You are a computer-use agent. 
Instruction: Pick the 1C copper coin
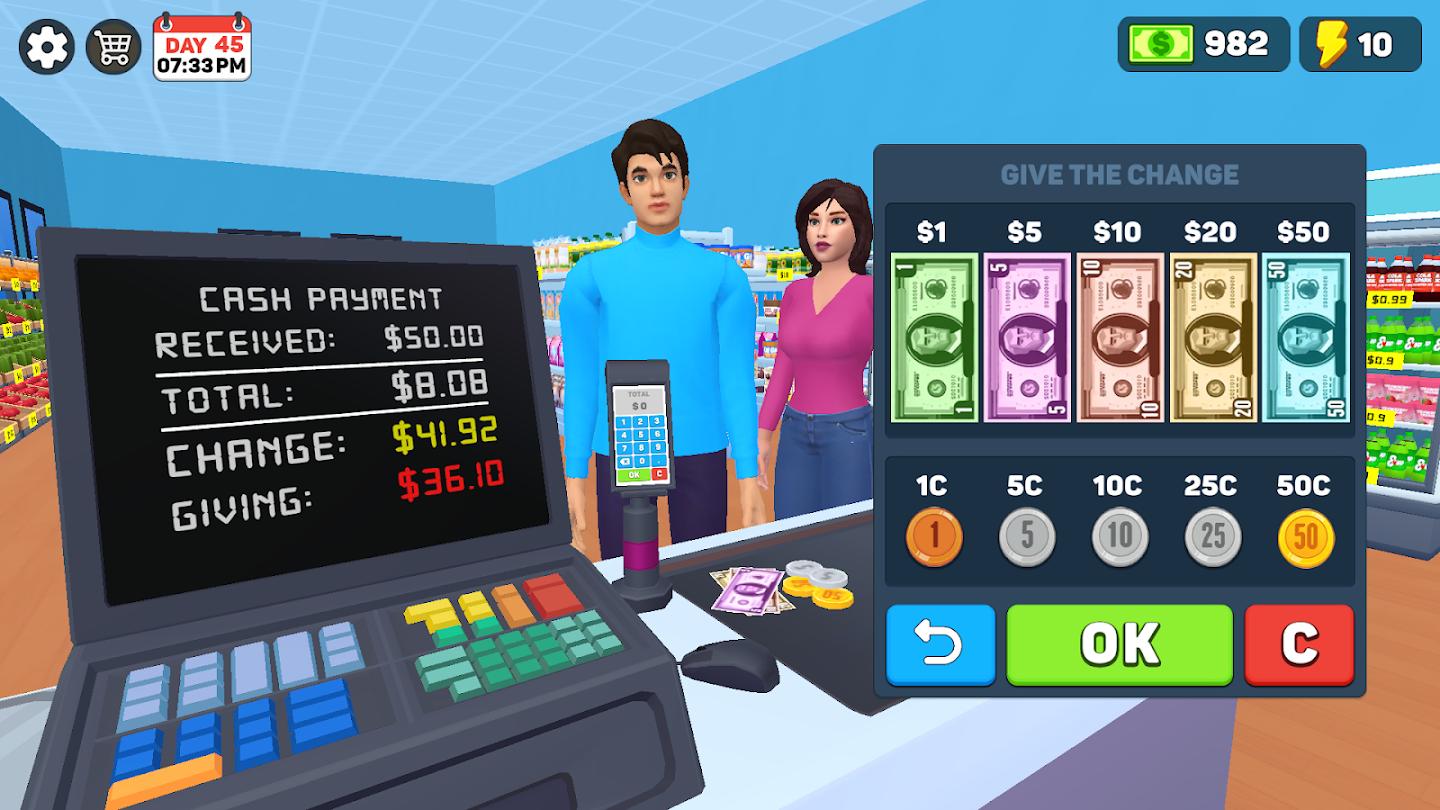(x=933, y=536)
